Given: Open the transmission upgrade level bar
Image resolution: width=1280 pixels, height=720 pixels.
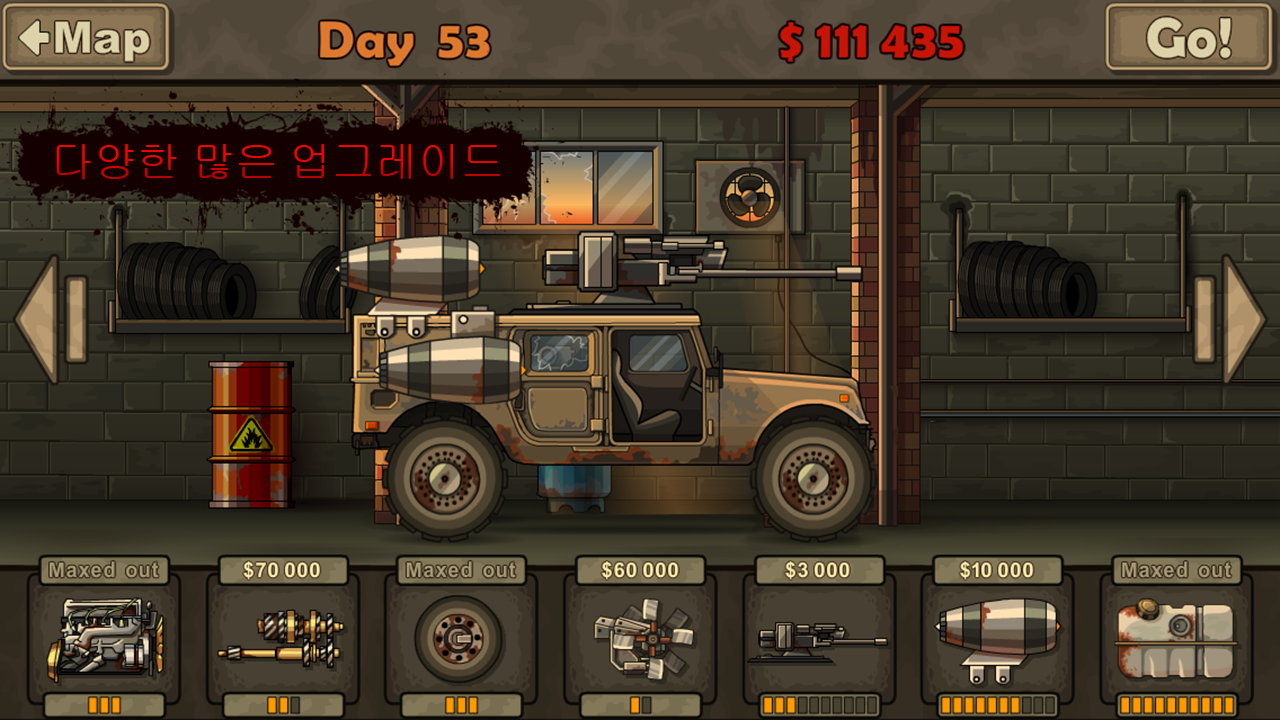Looking at the screenshot, I should coord(281,704).
